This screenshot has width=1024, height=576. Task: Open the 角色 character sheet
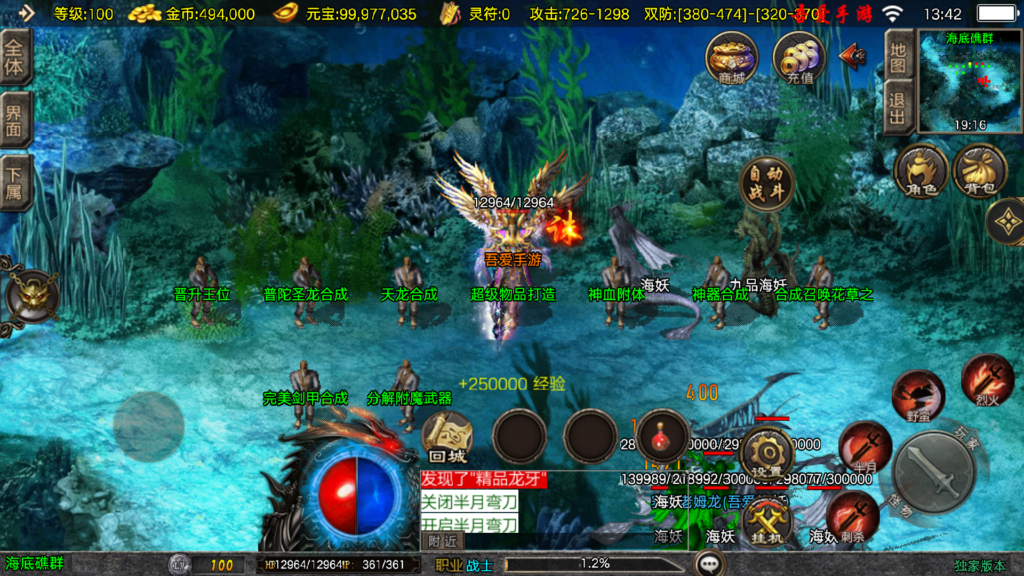[920, 170]
